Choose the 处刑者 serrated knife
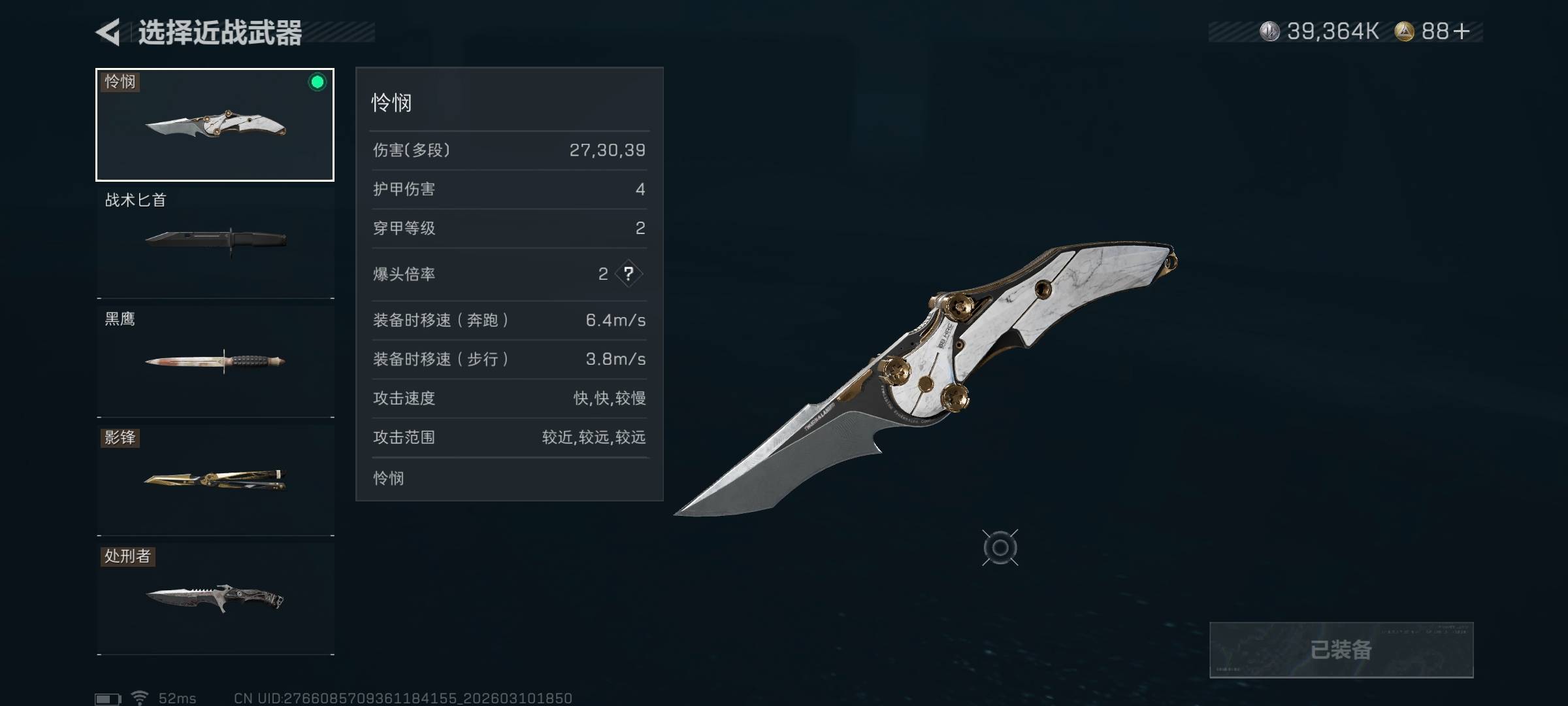Screen dimensions: 1568x706 click(215, 598)
